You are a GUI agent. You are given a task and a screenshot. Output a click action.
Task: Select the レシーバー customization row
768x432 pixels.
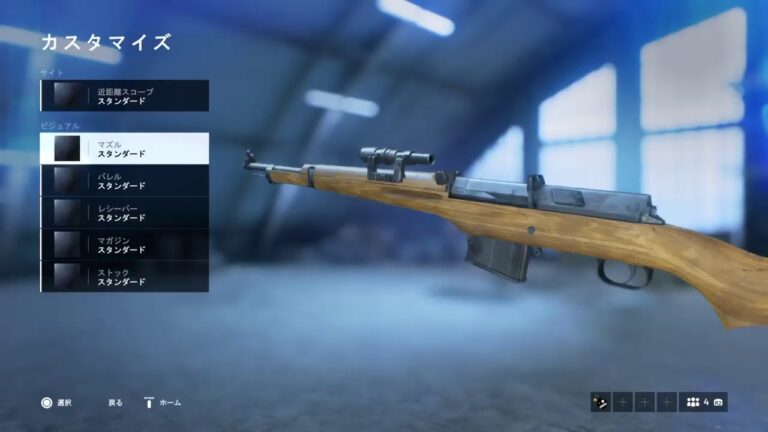point(125,213)
